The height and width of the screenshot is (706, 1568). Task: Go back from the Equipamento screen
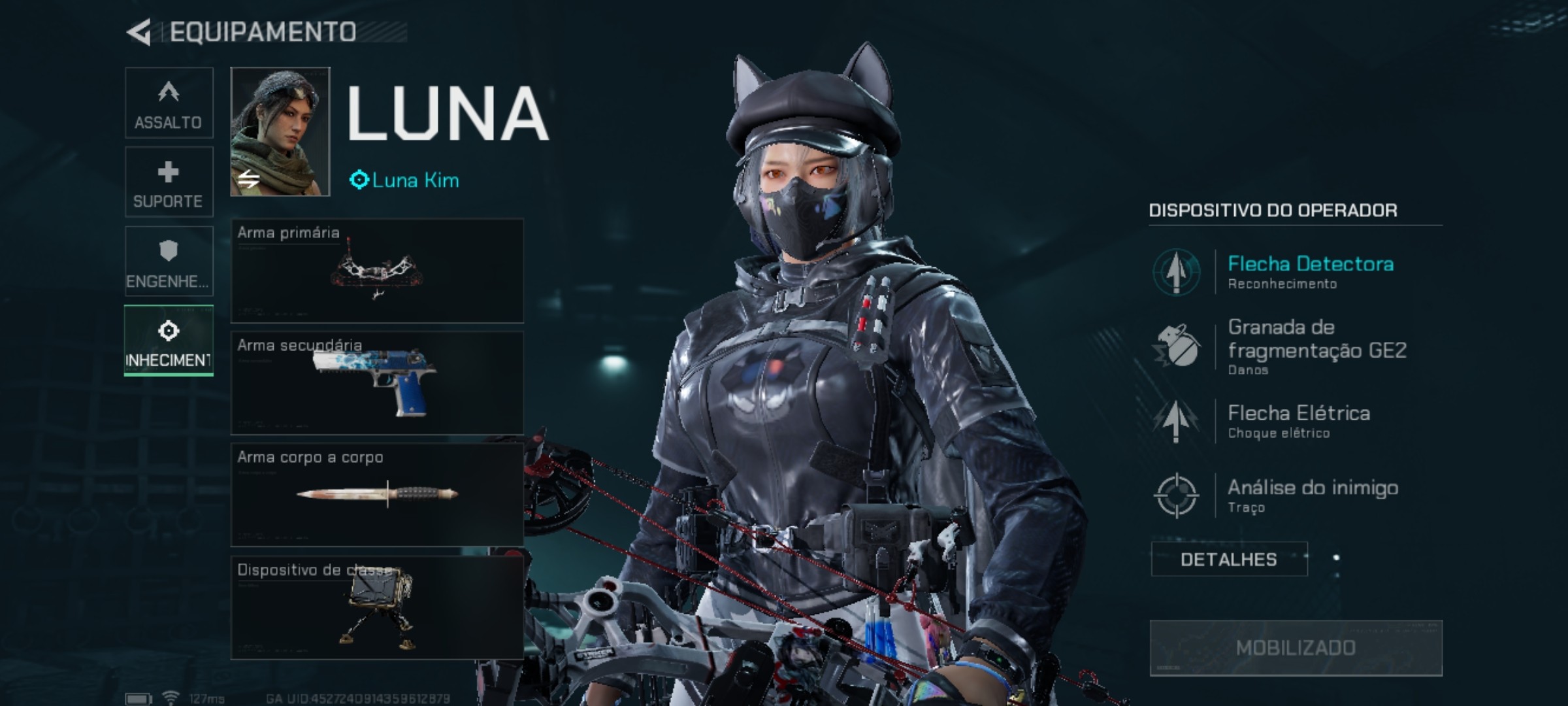pyautogui.click(x=139, y=32)
